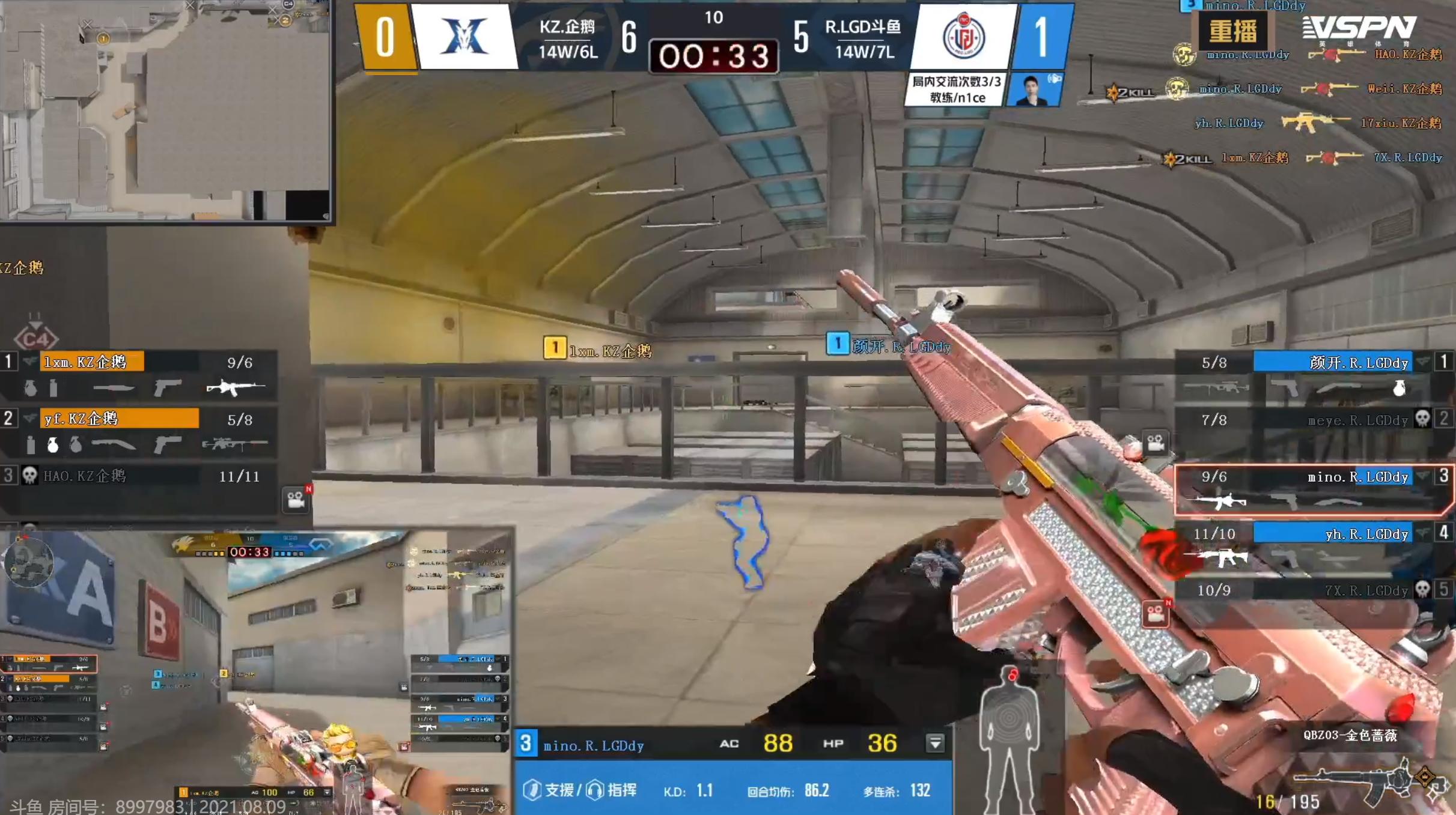
Task: Click the 重播 replay badge
Action: (x=1232, y=31)
